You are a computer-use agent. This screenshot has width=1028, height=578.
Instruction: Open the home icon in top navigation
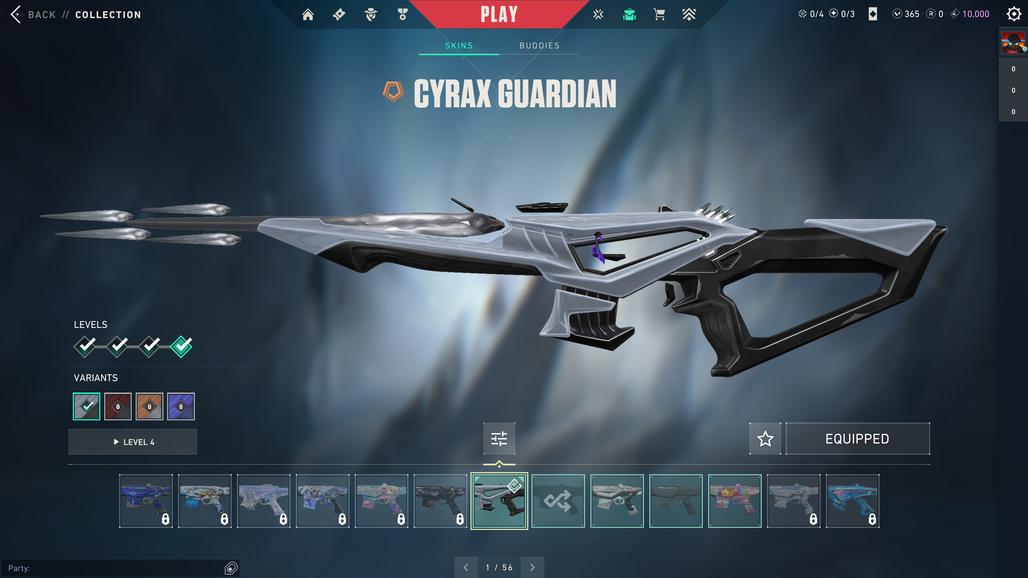point(308,15)
